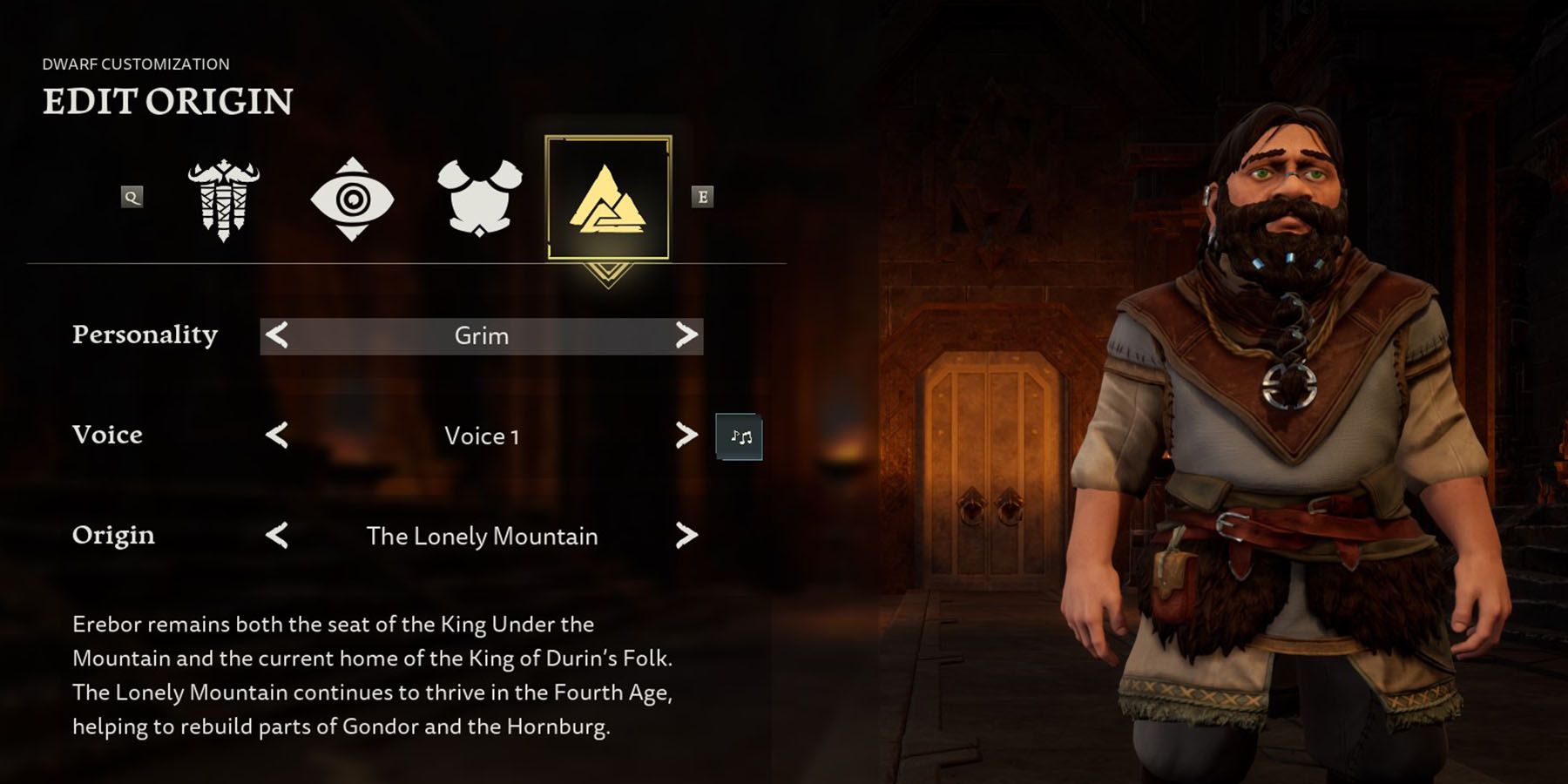Cycle Personality forward with right arrow
Viewport: 1568px width, 784px height.
[x=686, y=336]
